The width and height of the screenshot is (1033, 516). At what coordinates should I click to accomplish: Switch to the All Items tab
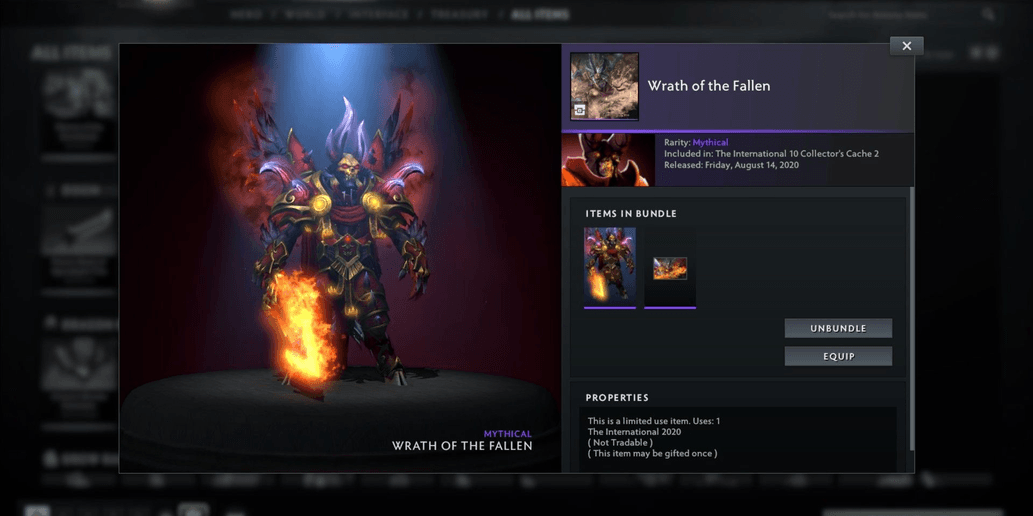(x=540, y=15)
